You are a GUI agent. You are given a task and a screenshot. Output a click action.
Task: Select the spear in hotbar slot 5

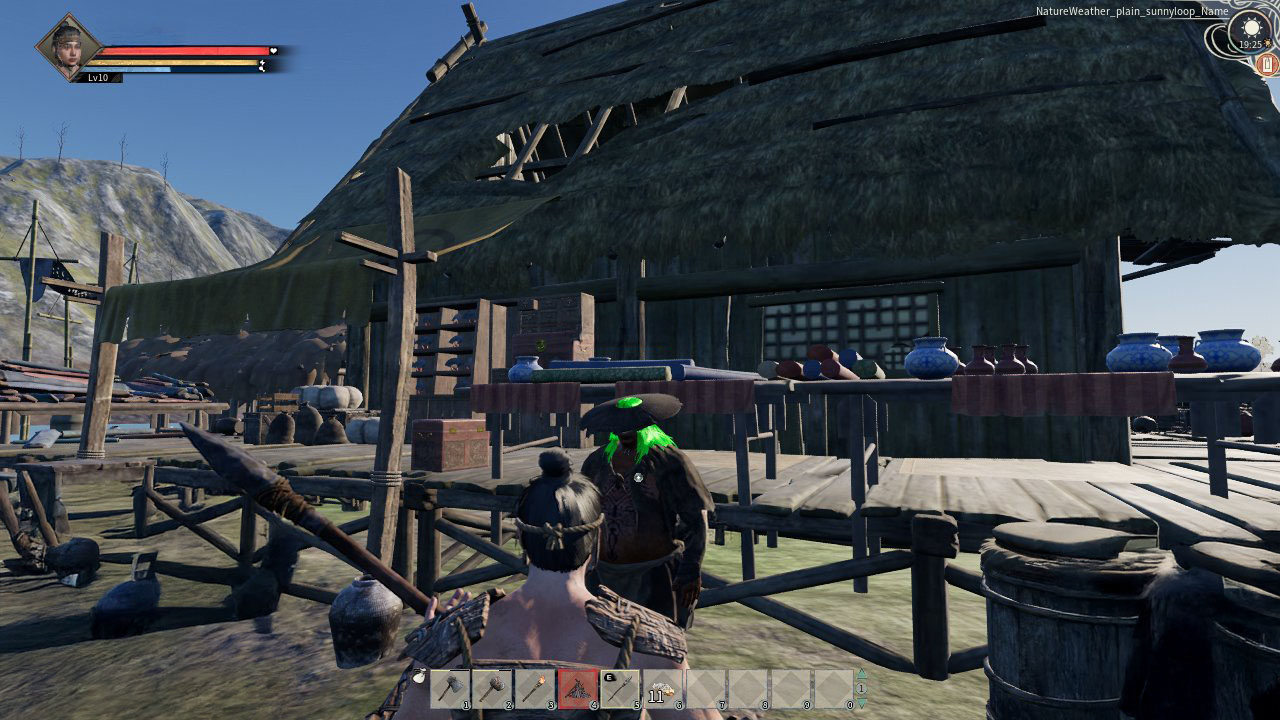point(620,689)
